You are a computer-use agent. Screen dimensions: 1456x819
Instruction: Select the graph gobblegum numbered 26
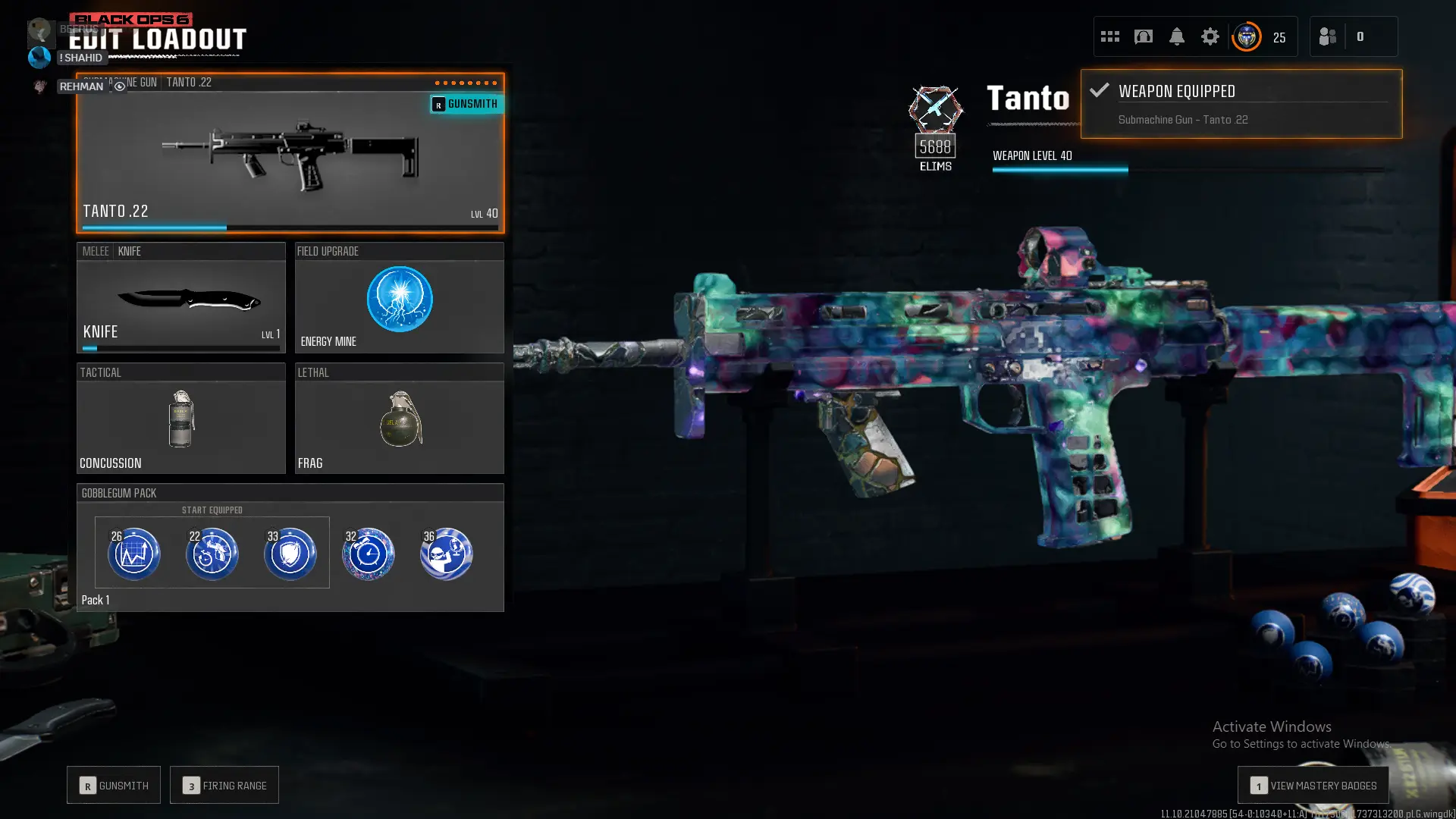coord(133,554)
